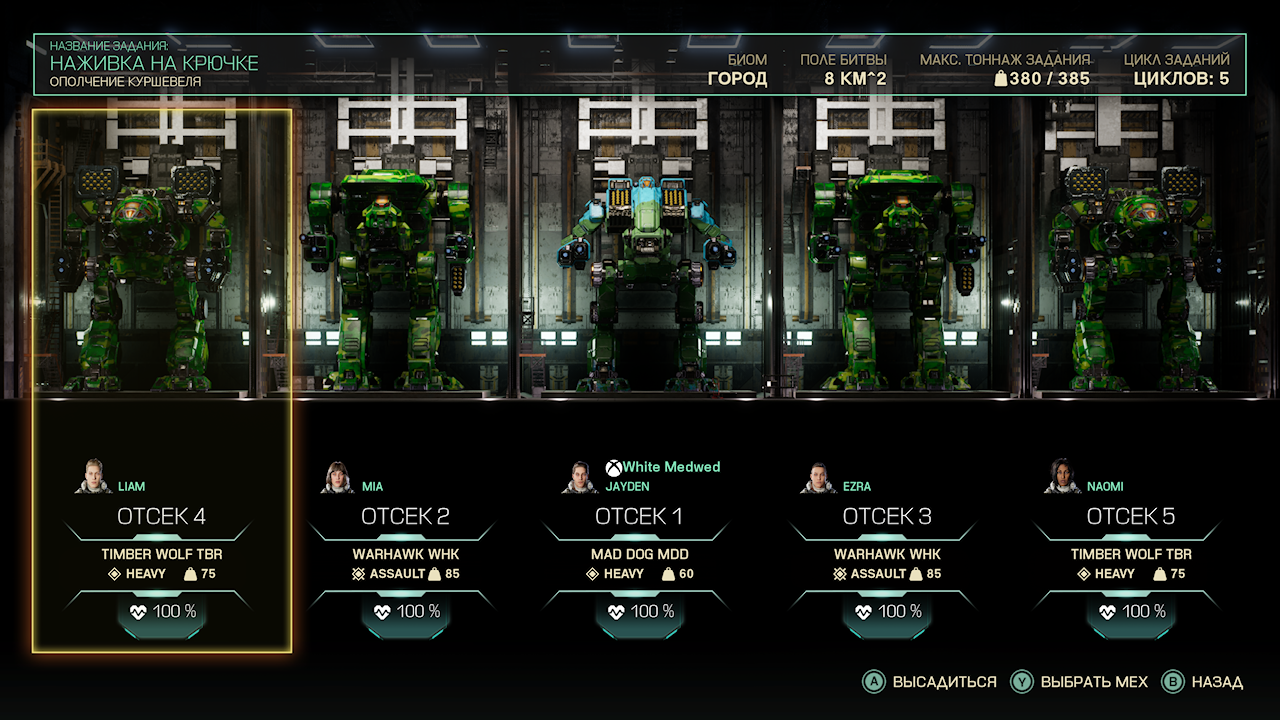Pick Ezra's Warhawk bay Отсек 3
Viewport: 1280px width, 720px height.
(887, 517)
